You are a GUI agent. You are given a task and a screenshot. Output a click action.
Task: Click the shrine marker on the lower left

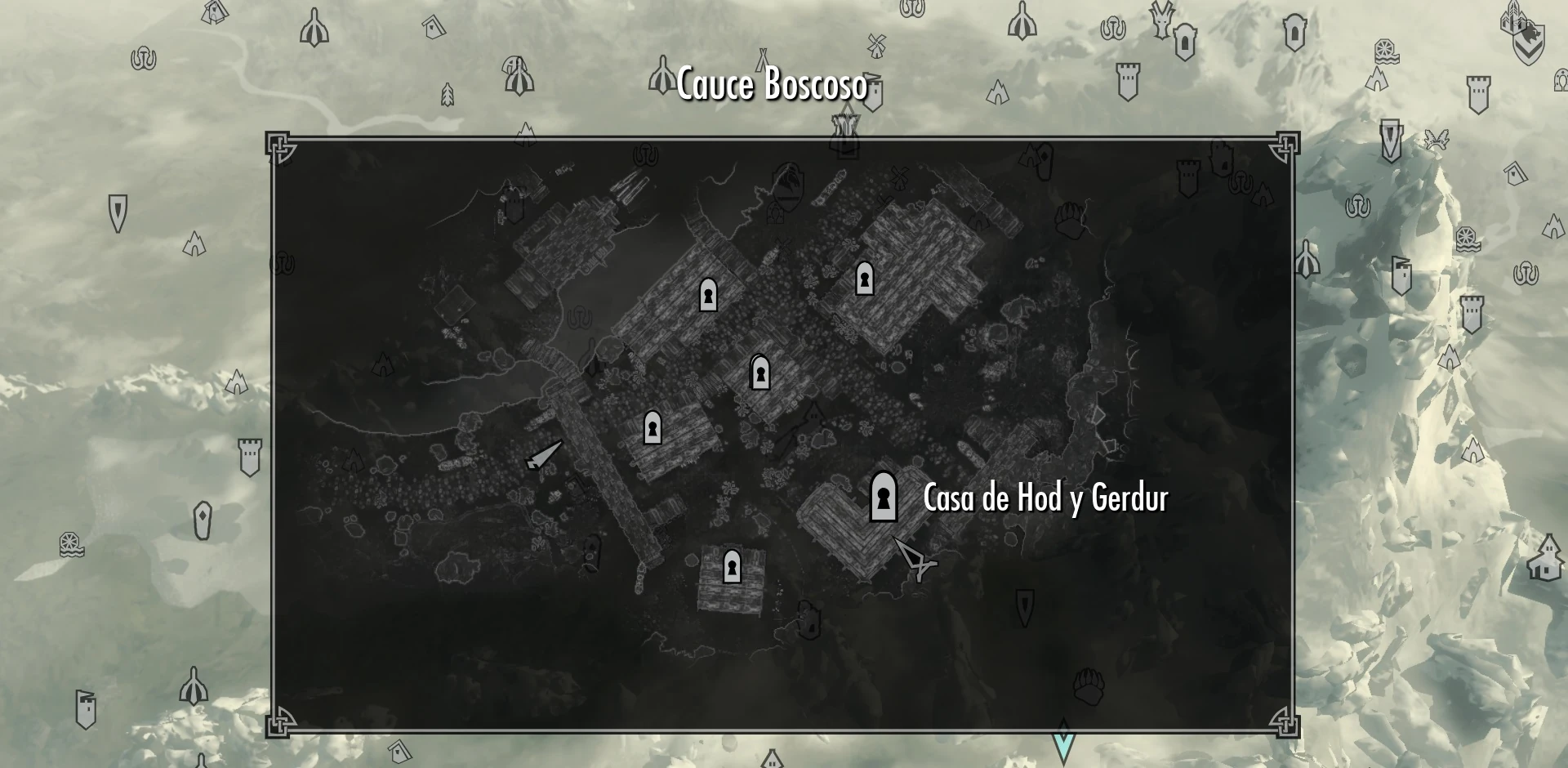tap(193, 686)
